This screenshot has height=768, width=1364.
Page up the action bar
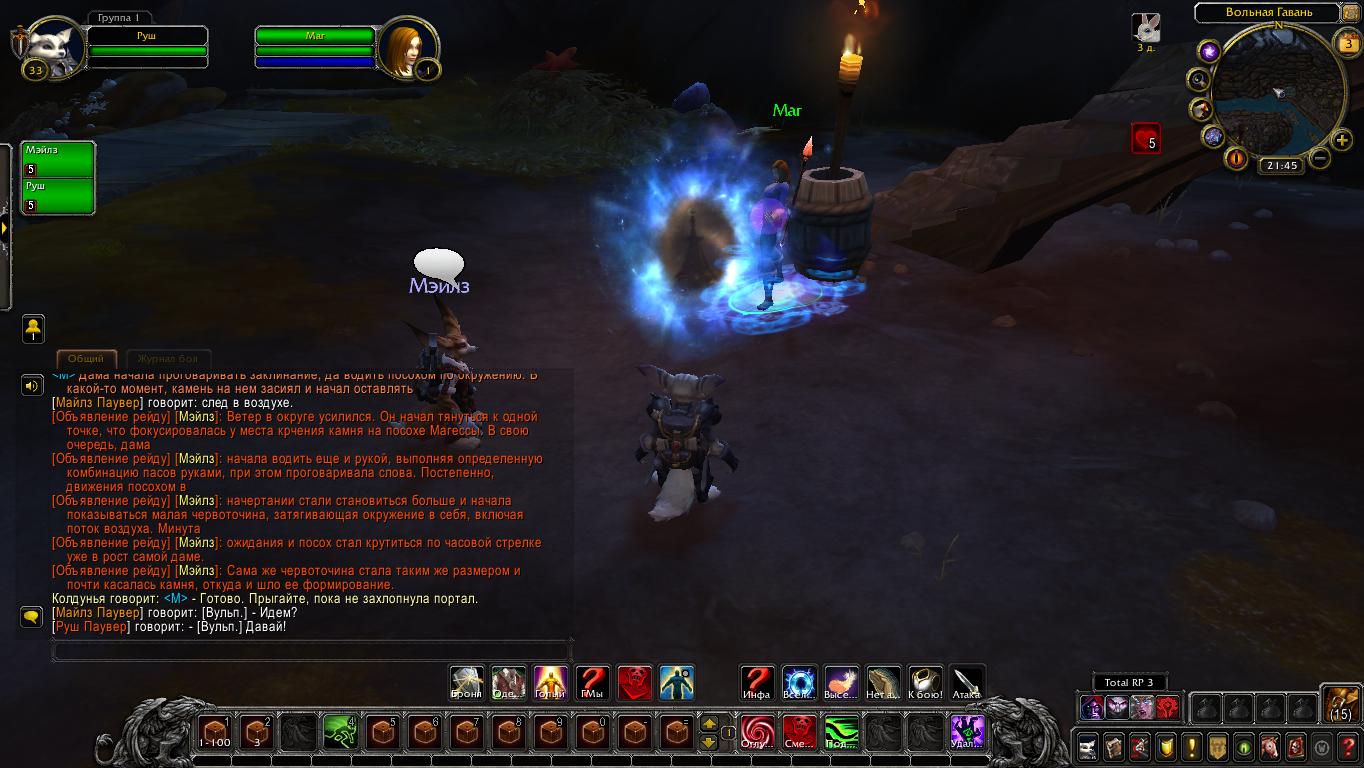[709, 723]
